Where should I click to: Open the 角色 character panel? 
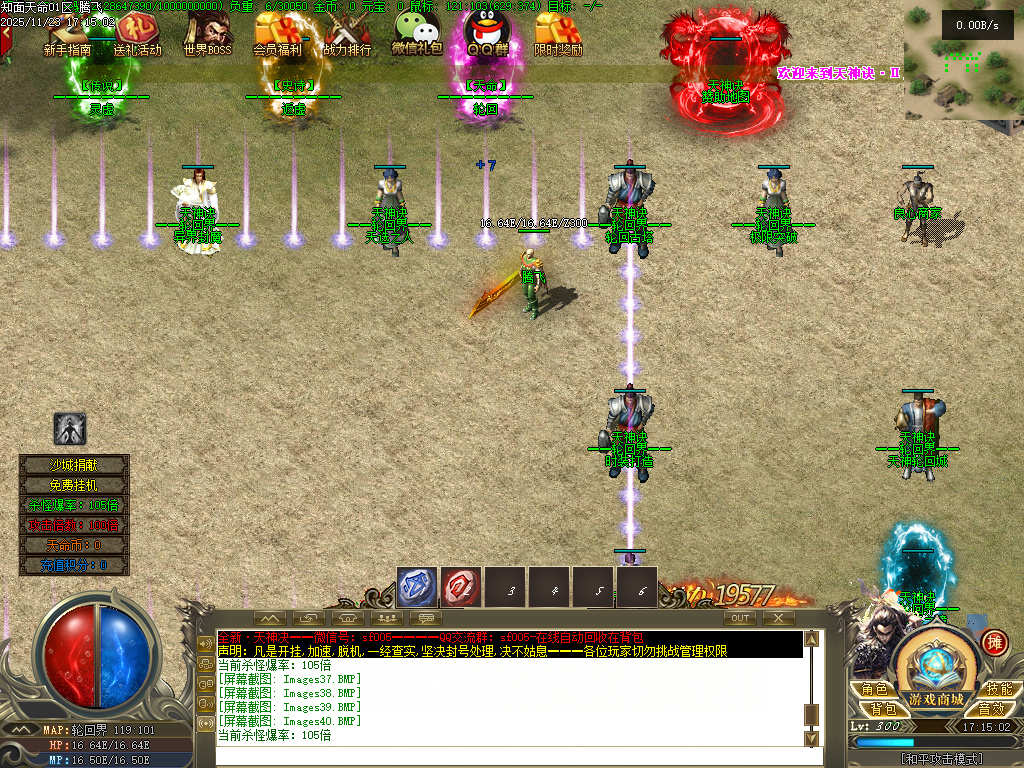(874, 689)
